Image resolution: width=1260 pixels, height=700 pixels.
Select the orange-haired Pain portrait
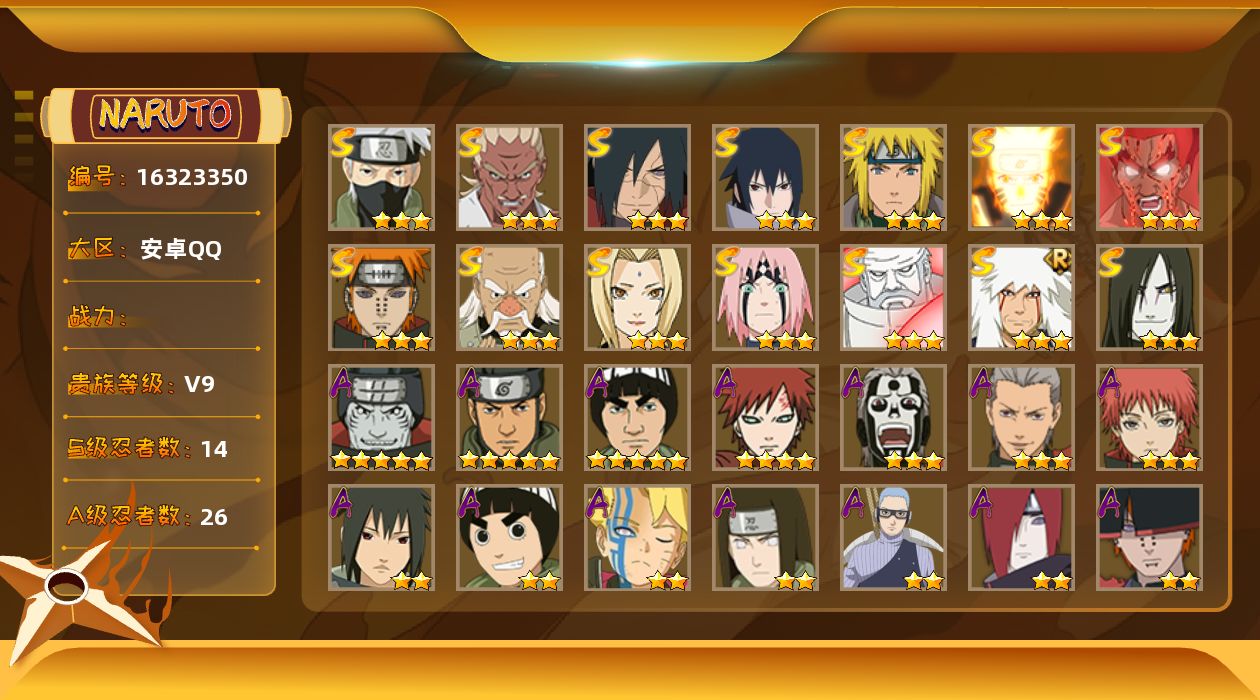(381, 297)
